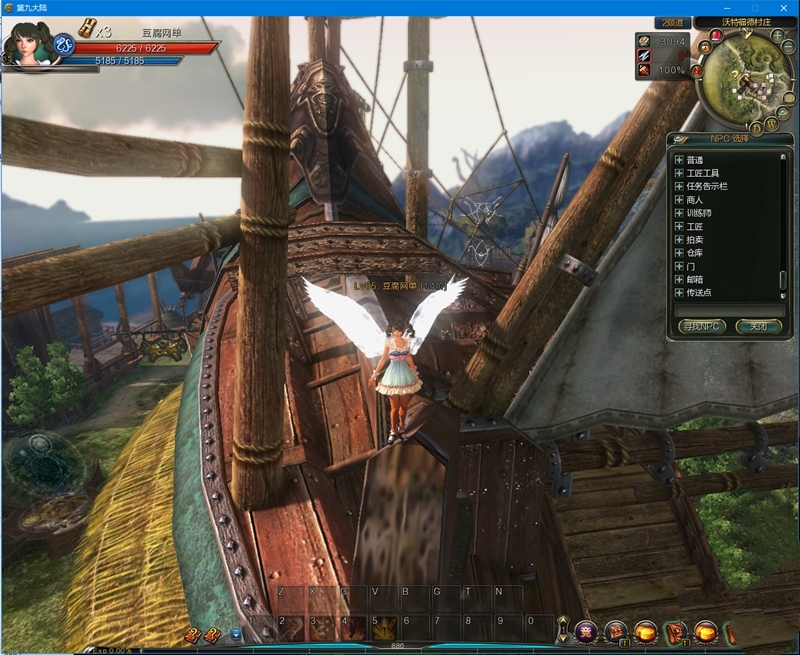
Task: Expand the 普通 NPC category
Action: 679,160
